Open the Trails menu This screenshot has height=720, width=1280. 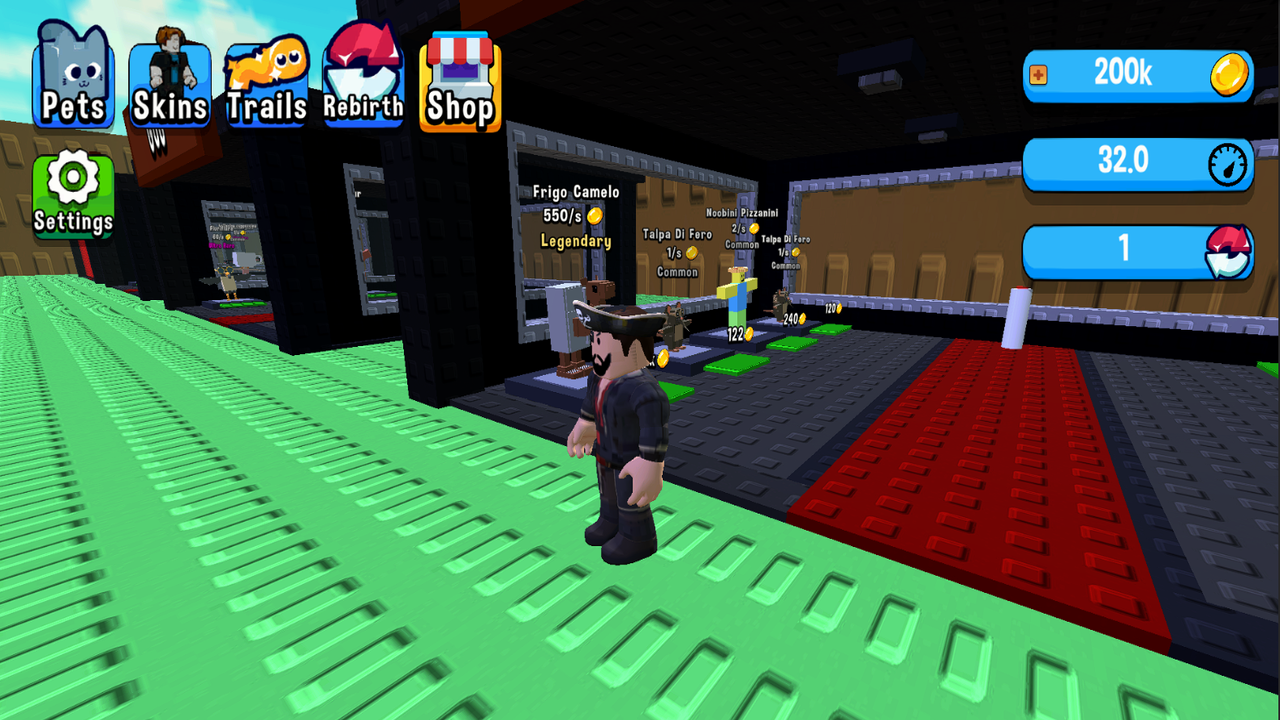(x=265, y=70)
